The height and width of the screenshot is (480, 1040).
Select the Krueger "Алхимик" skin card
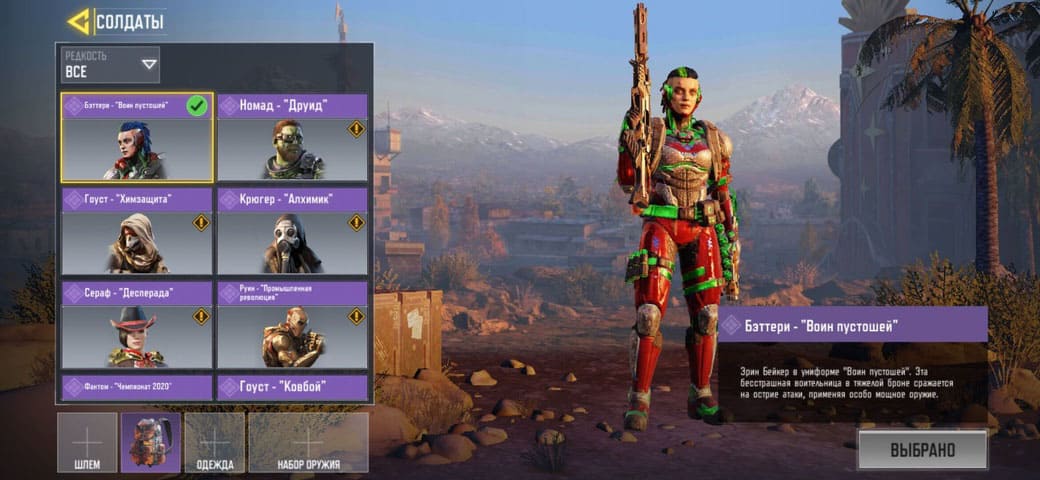point(292,232)
